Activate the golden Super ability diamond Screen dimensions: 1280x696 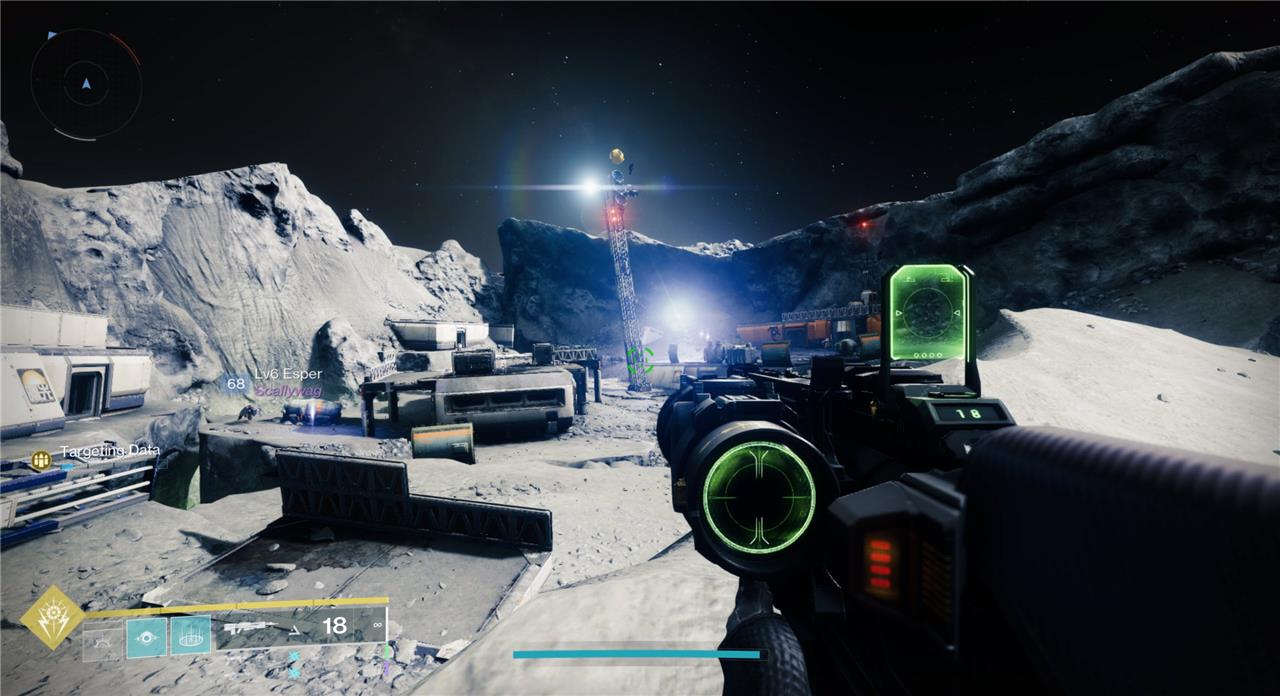coord(51,616)
